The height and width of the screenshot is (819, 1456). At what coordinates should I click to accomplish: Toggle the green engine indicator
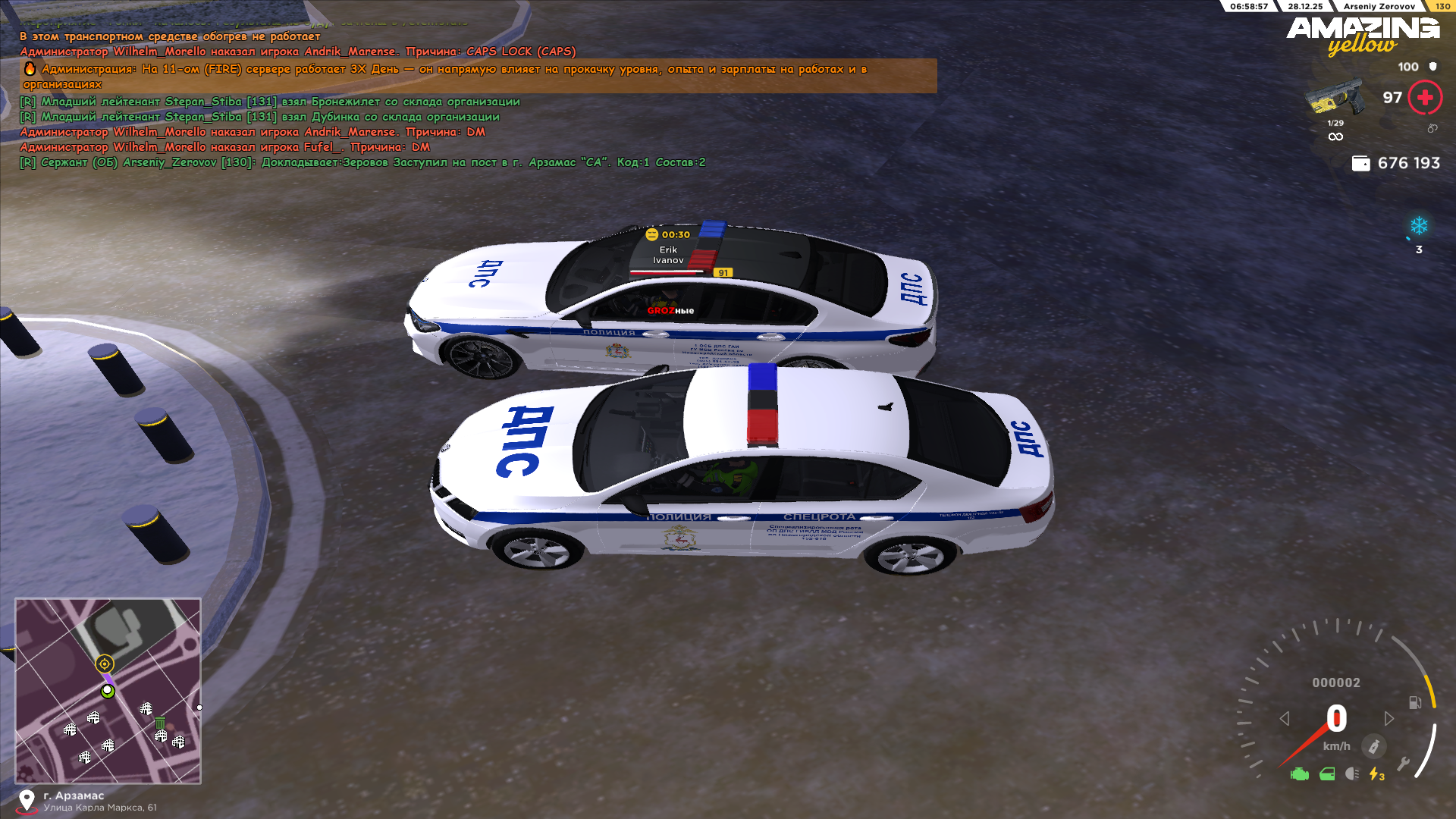(1300, 774)
